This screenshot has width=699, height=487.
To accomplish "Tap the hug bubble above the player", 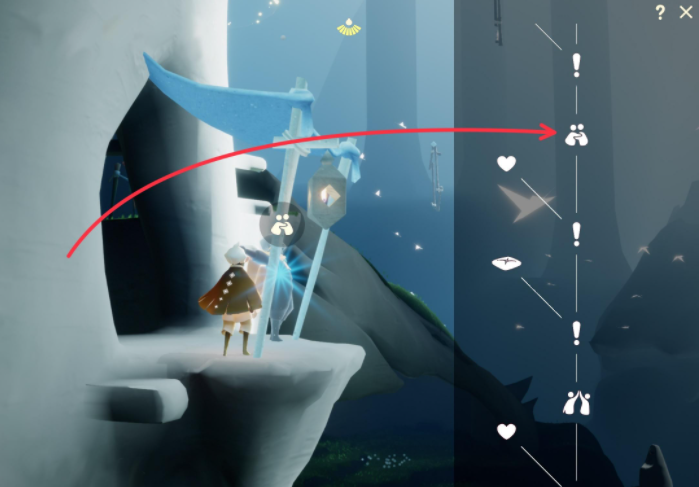I will point(283,225).
